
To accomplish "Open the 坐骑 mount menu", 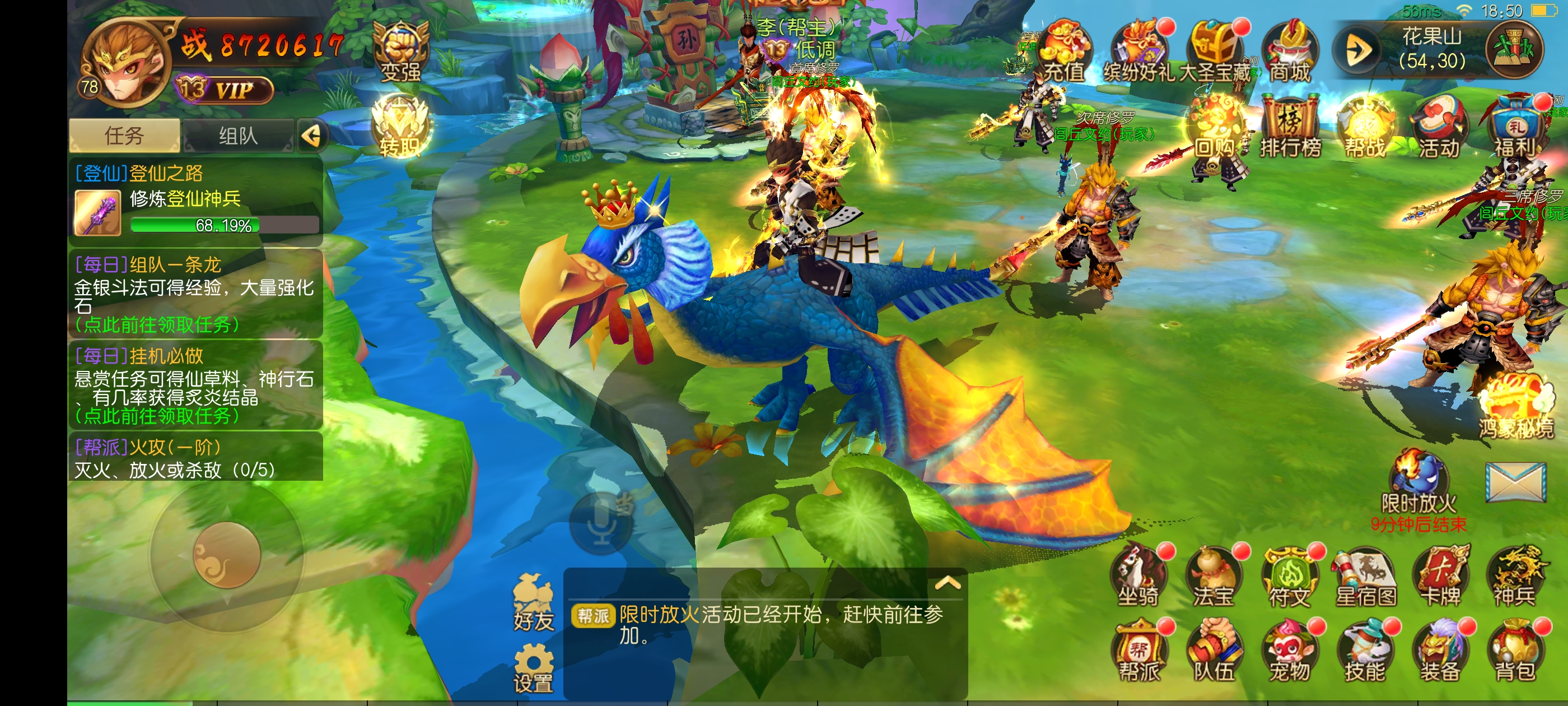I will (1138, 578).
